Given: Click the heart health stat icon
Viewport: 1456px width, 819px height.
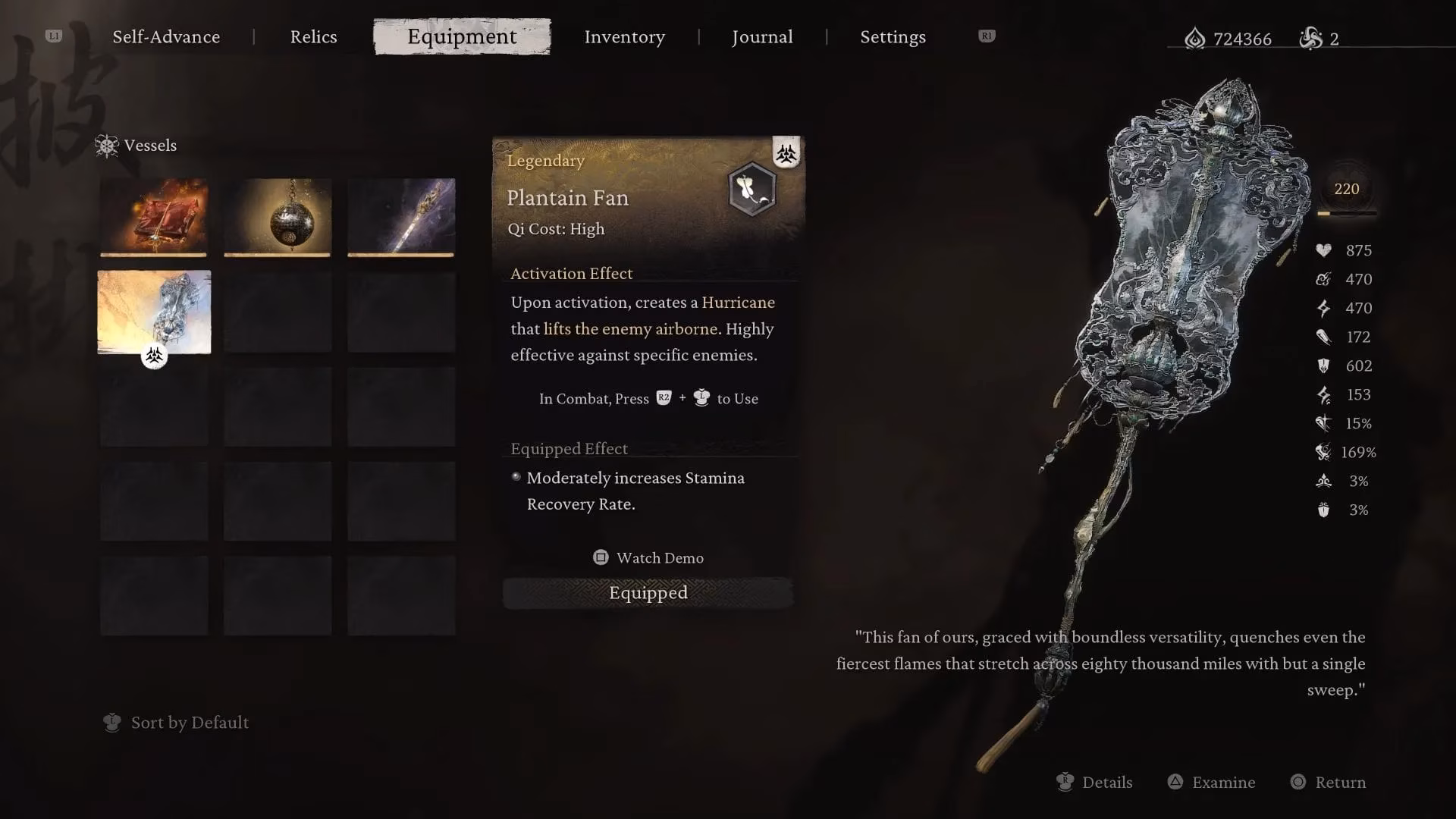Looking at the screenshot, I should (1323, 250).
